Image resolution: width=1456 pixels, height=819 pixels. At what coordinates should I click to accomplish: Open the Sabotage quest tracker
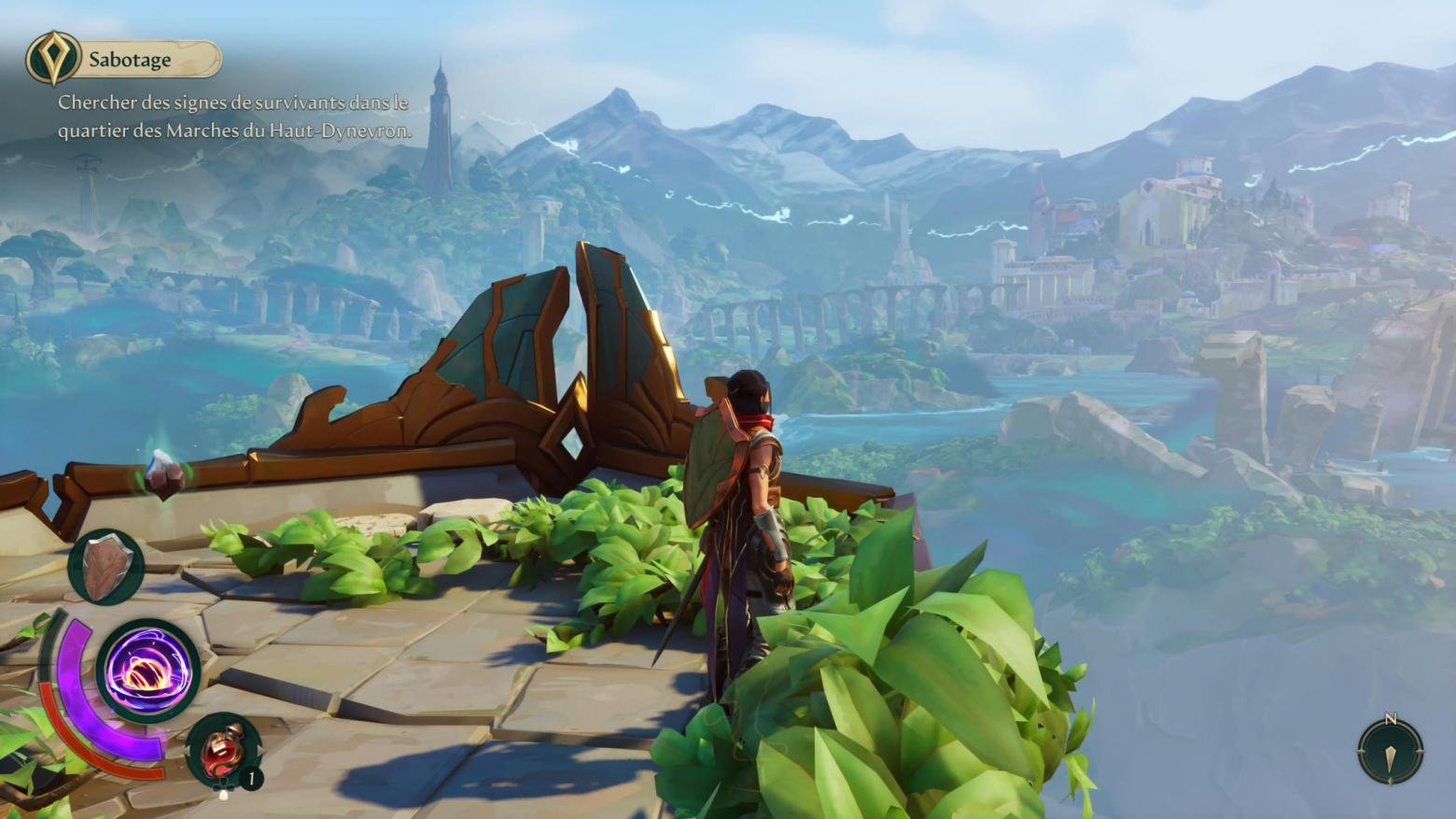tap(125, 60)
